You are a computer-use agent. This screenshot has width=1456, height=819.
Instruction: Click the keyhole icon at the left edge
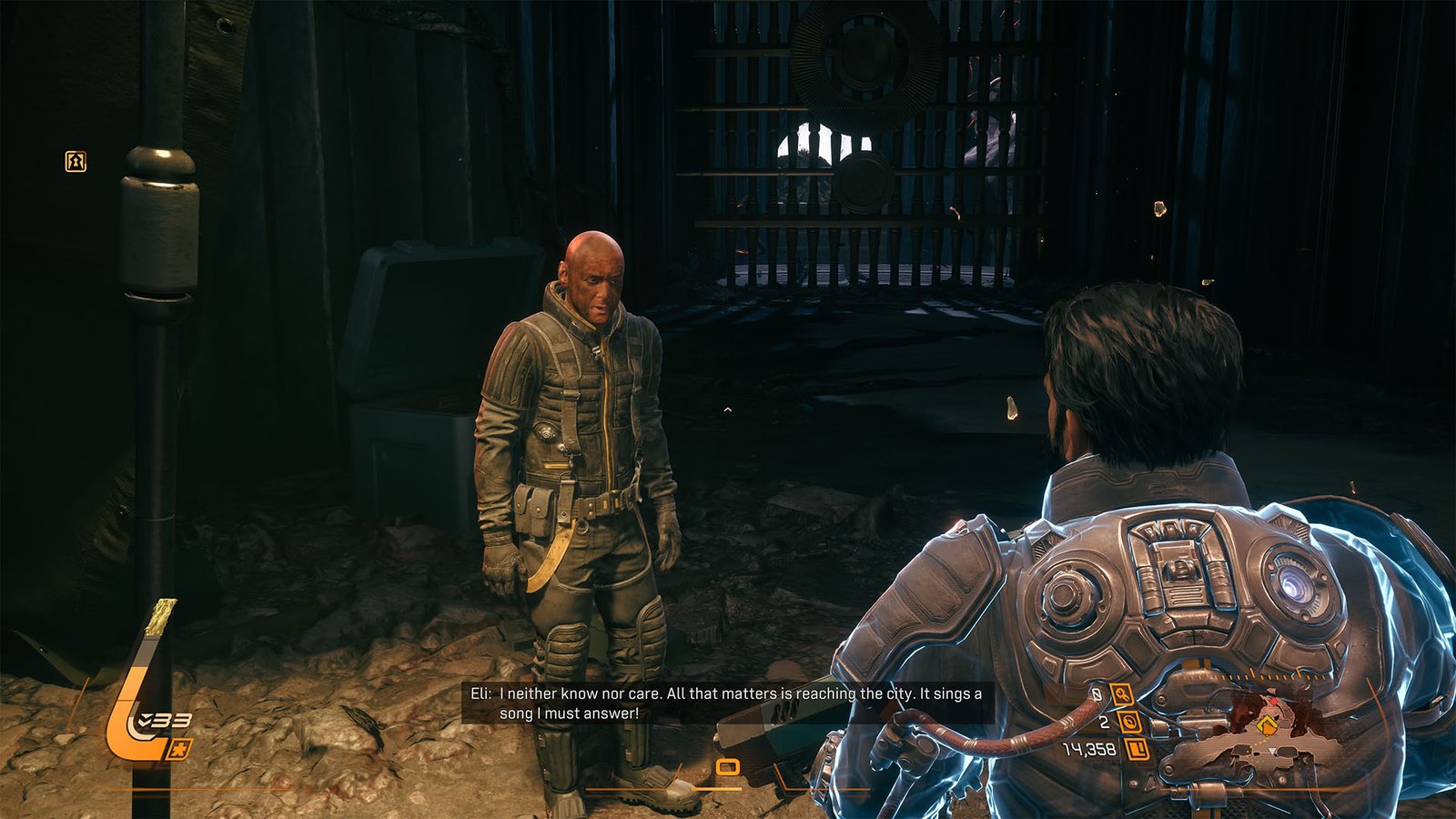pos(76,162)
